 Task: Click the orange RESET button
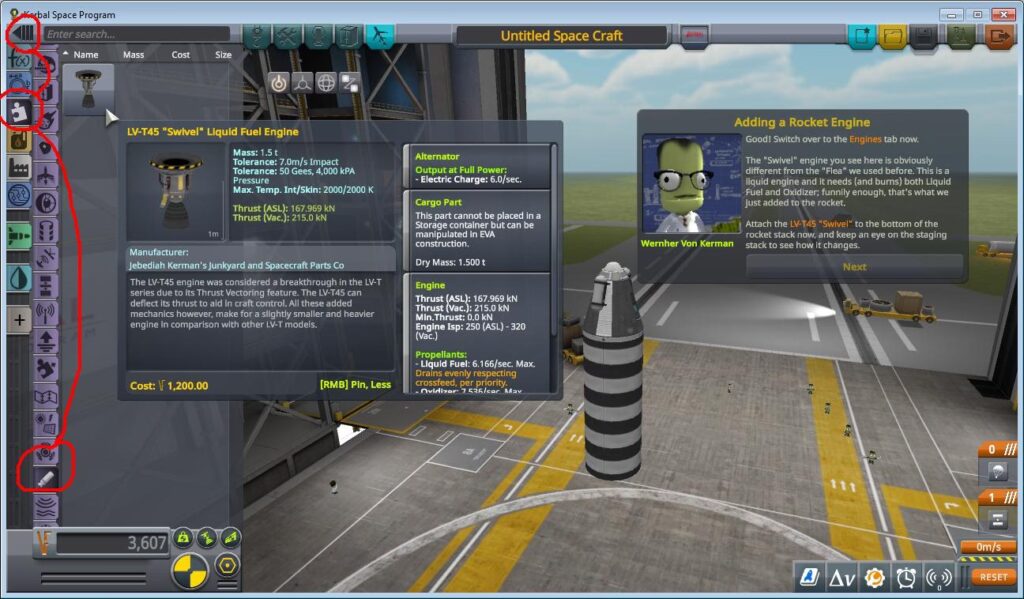pos(993,577)
